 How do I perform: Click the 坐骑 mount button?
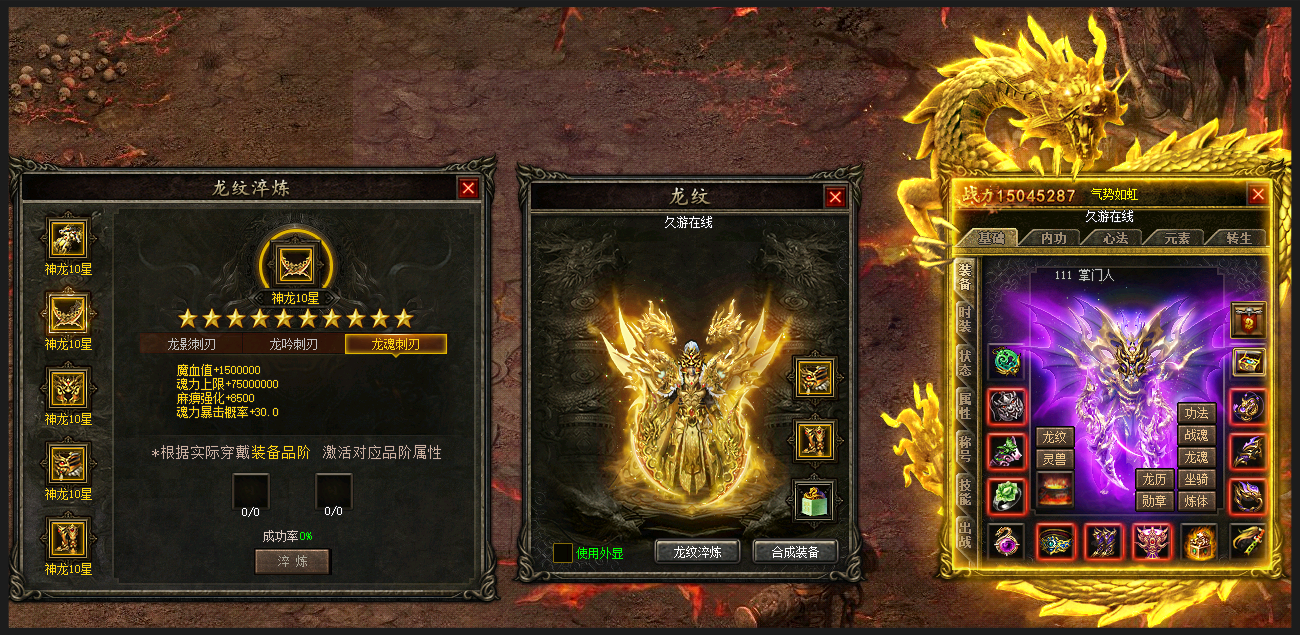(x=1196, y=480)
